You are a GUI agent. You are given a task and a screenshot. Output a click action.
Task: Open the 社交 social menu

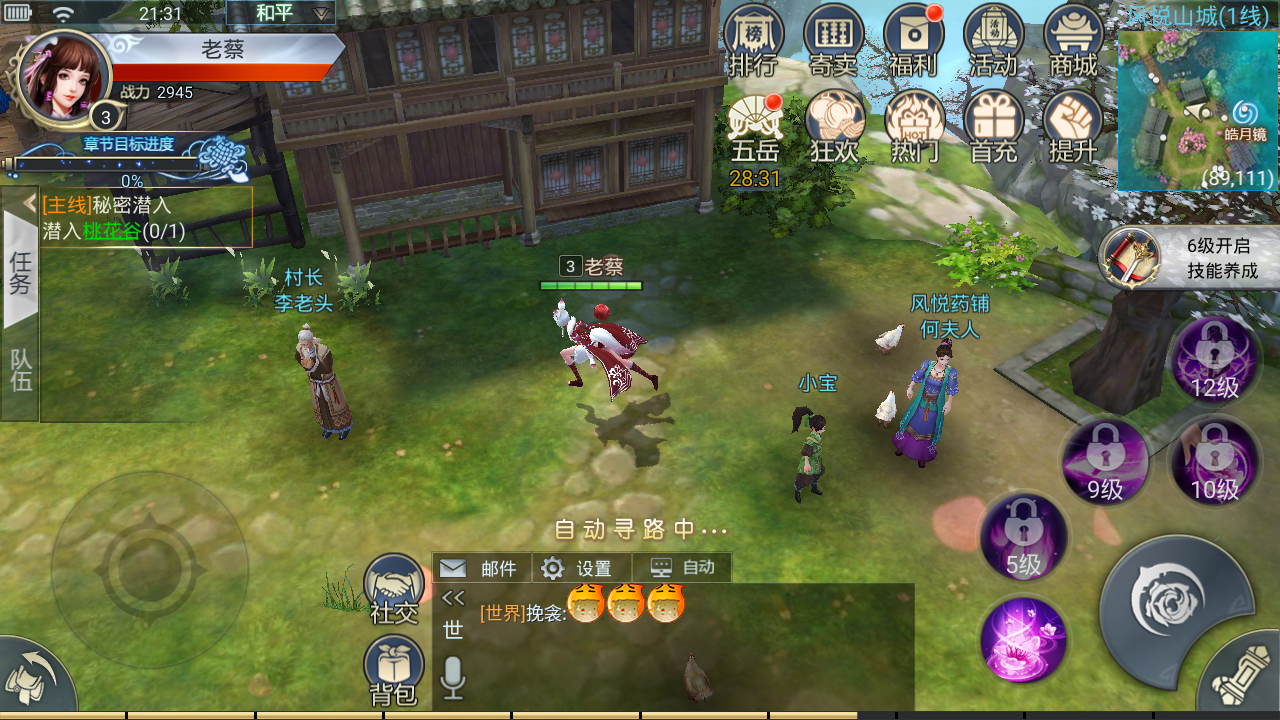tap(394, 590)
